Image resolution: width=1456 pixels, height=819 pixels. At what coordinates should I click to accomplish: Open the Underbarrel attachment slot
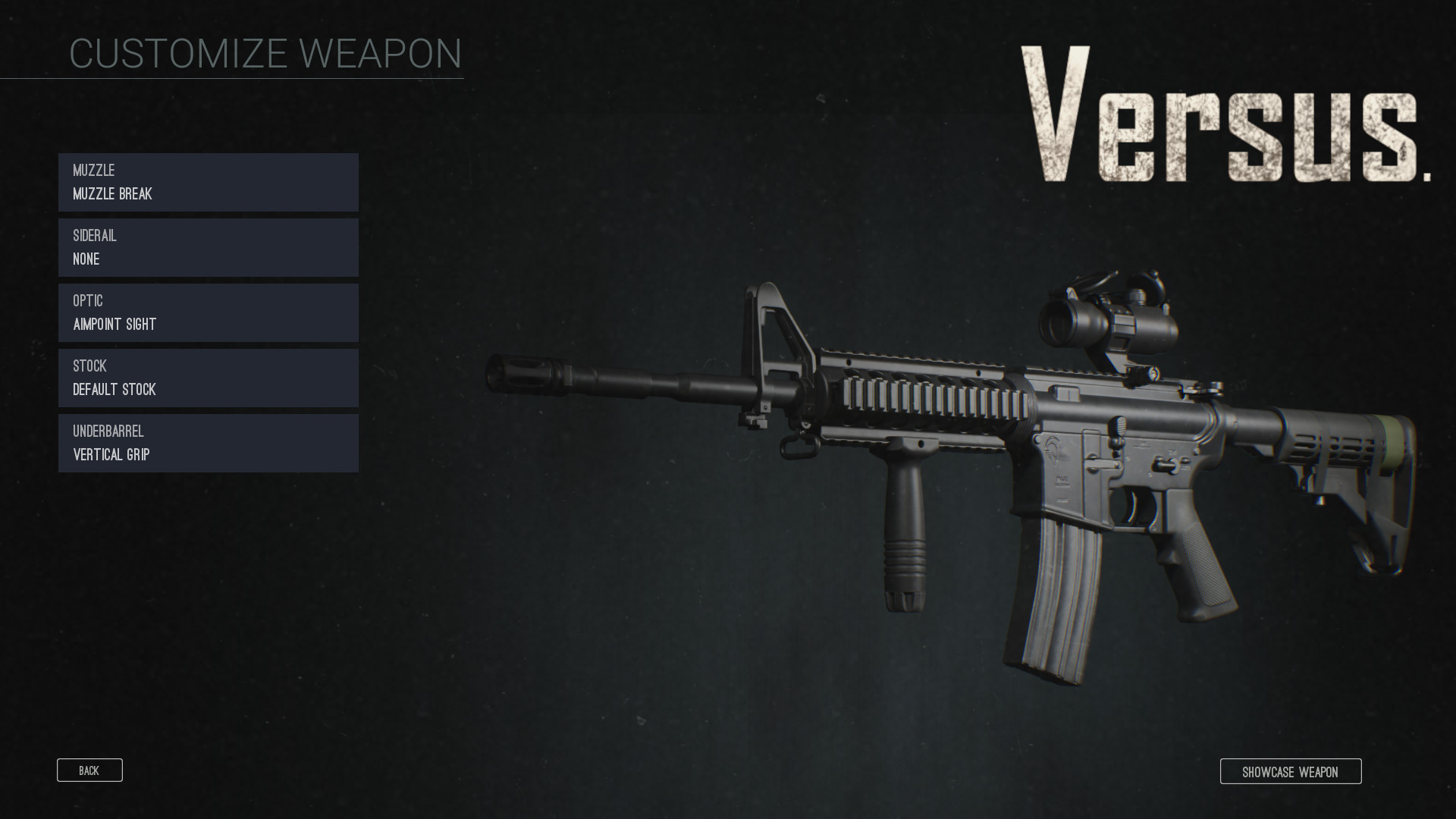(207, 443)
